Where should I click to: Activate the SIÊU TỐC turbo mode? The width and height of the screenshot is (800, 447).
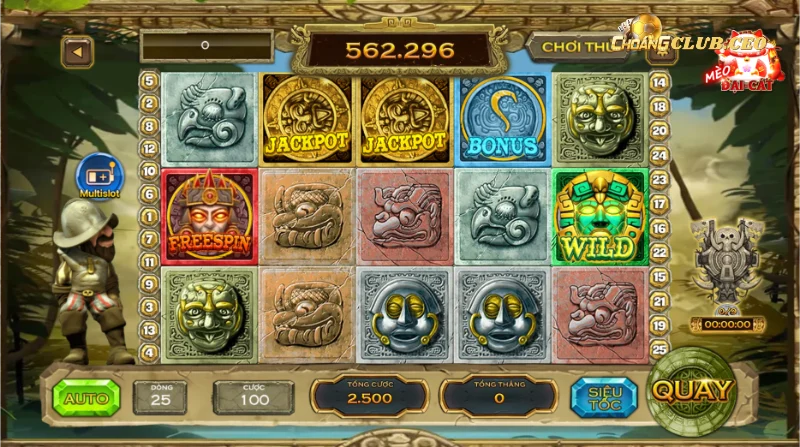pyautogui.click(x=604, y=397)
